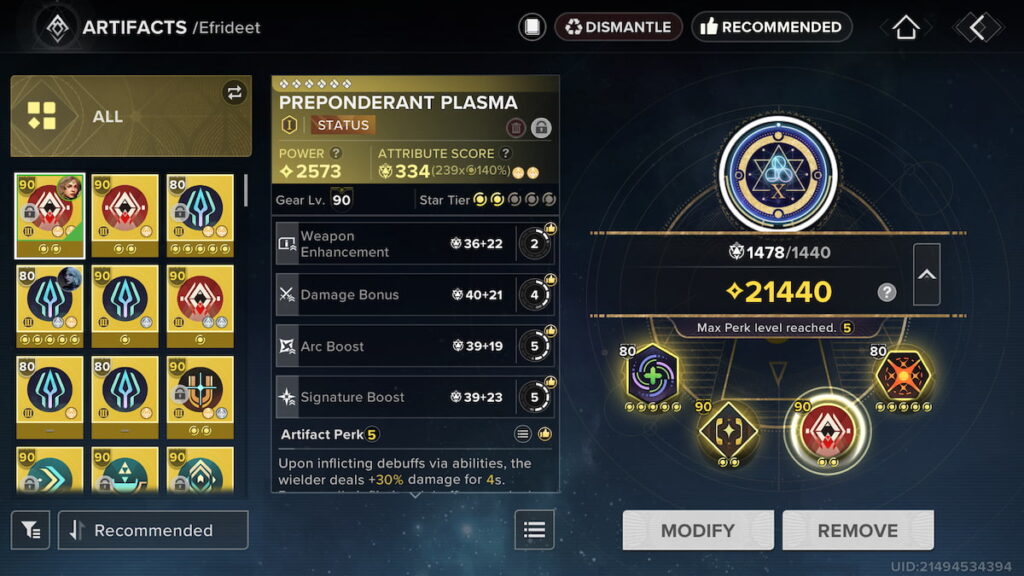Toggle the swap arrows icon beside ALL
The height and width of the screenshot is (576, 1024).
234,93
